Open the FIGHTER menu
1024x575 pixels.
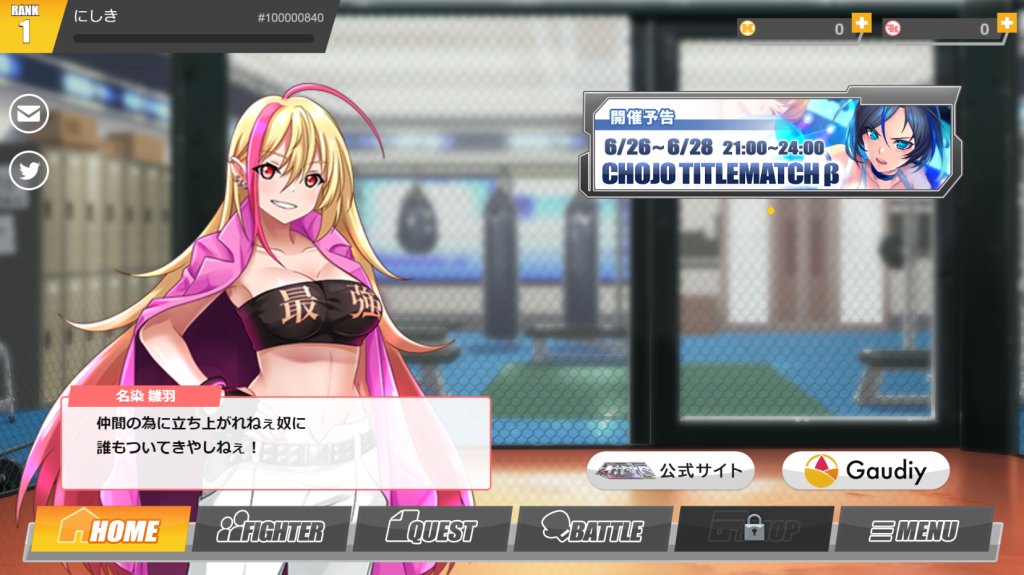point(271,530)
